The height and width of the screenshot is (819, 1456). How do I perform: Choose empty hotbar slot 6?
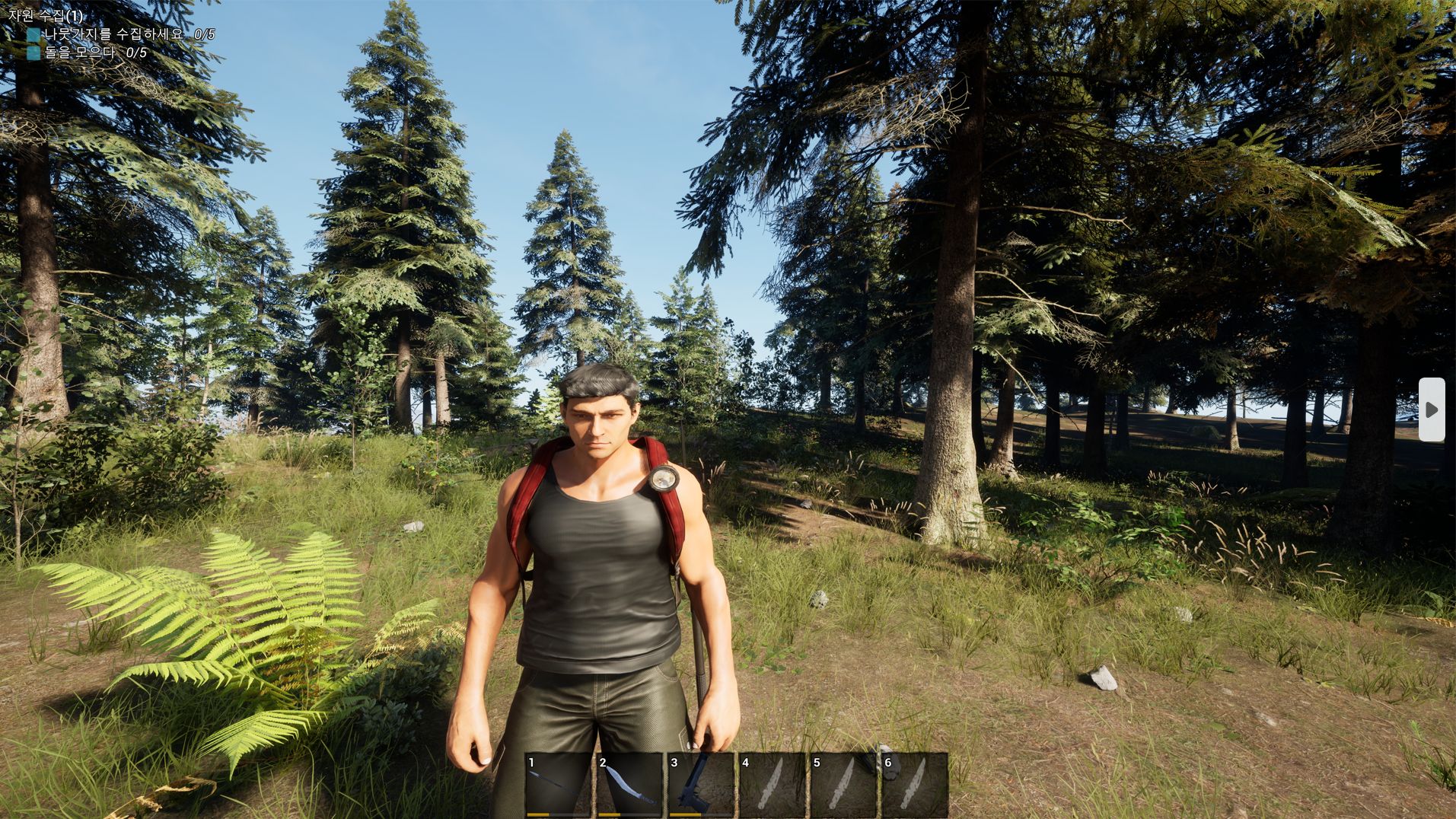(913, 784)
